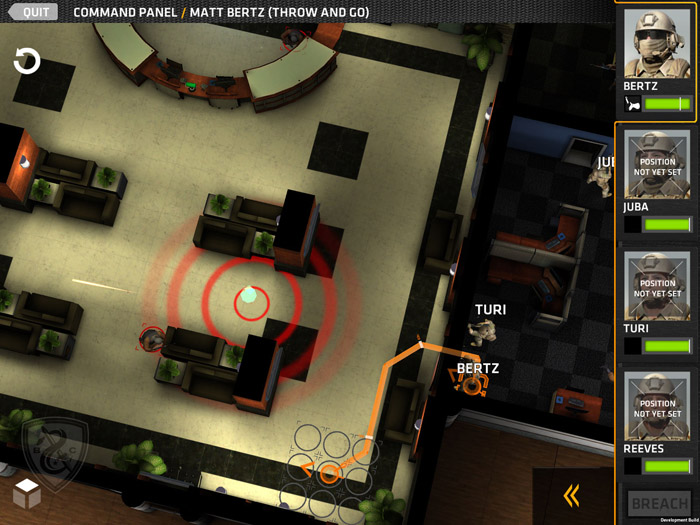Viewport: 700px width, 525px height.
Task: Hit the BREACH button
Action: pos(660,503)
